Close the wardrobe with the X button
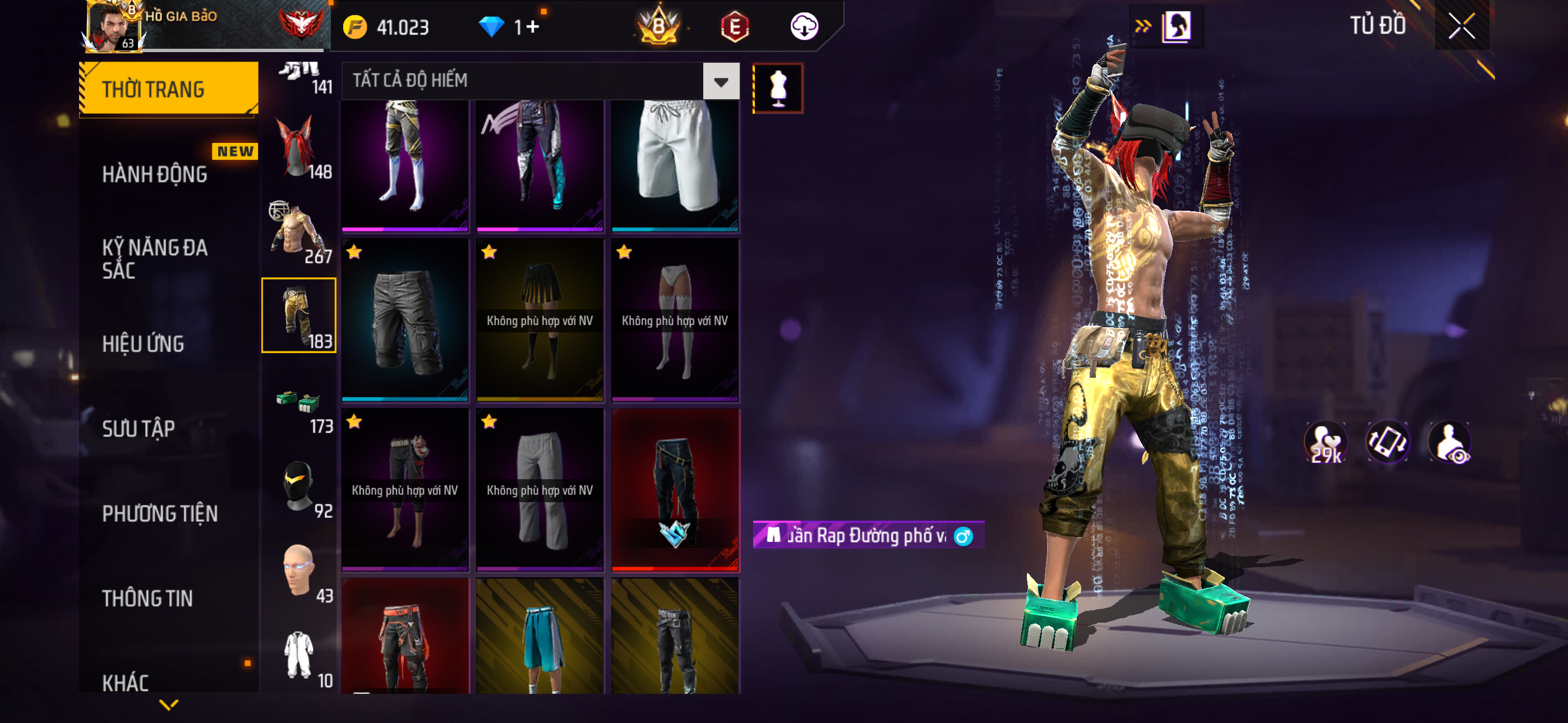Screen dimensions: 1568x723 click(x=1461, y=26)
